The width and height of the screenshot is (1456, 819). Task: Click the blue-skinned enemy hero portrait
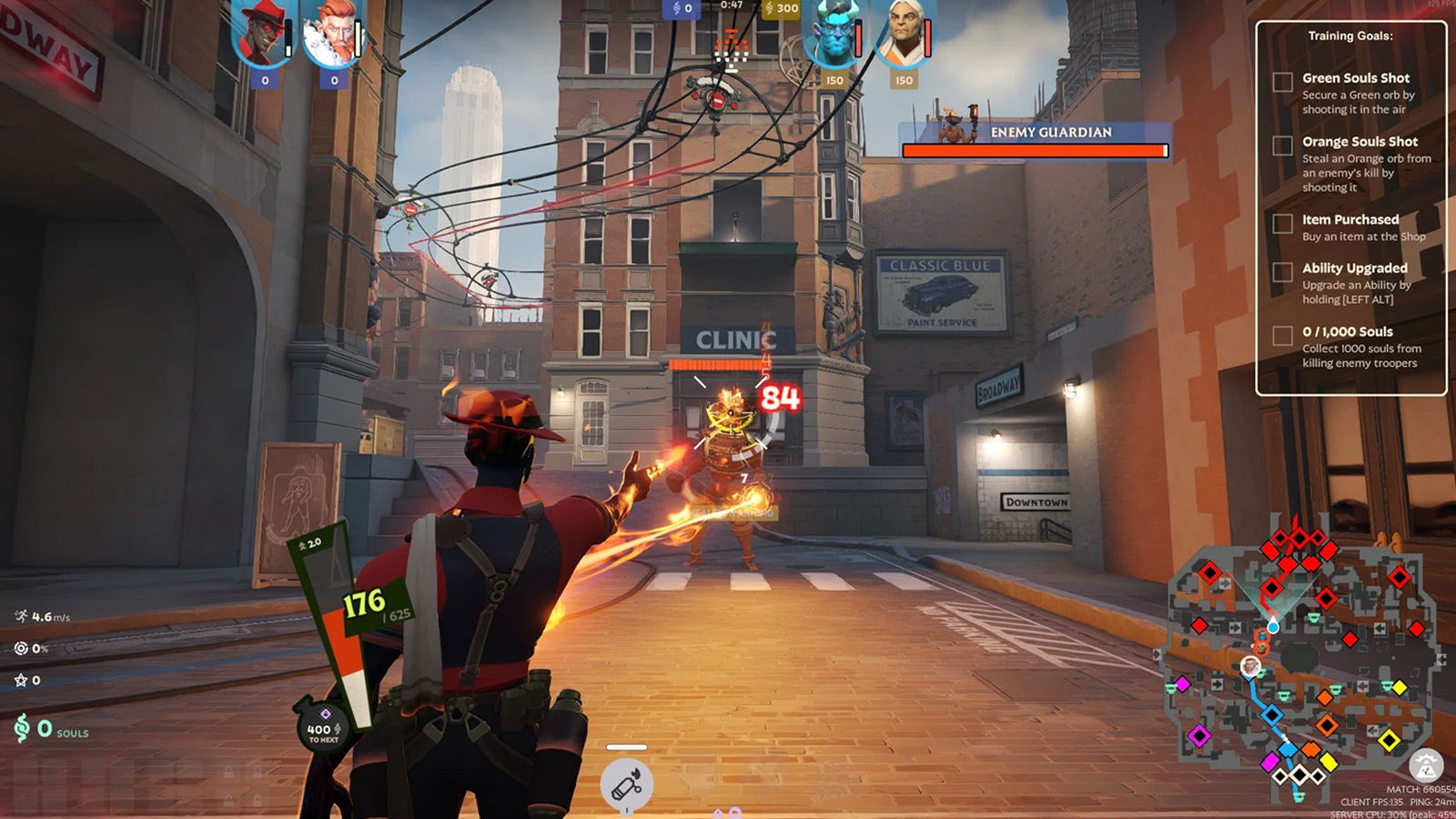click(x=833, y=35)
